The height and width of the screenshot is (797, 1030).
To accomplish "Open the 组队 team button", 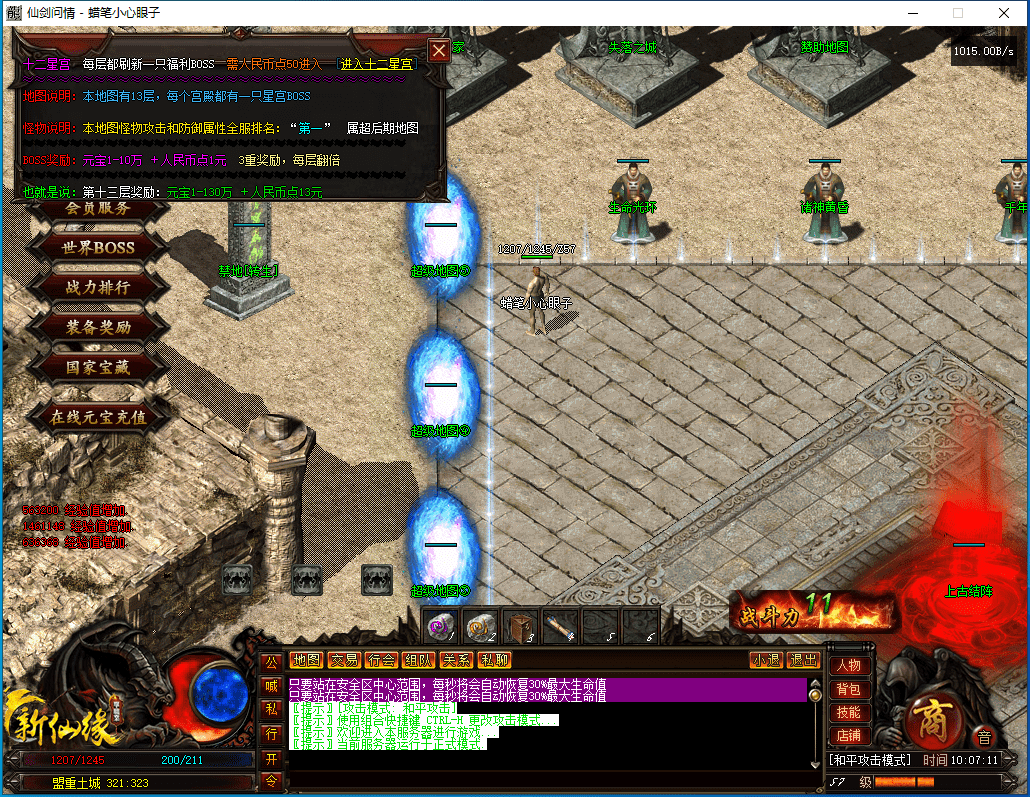I will pos(418,660).
